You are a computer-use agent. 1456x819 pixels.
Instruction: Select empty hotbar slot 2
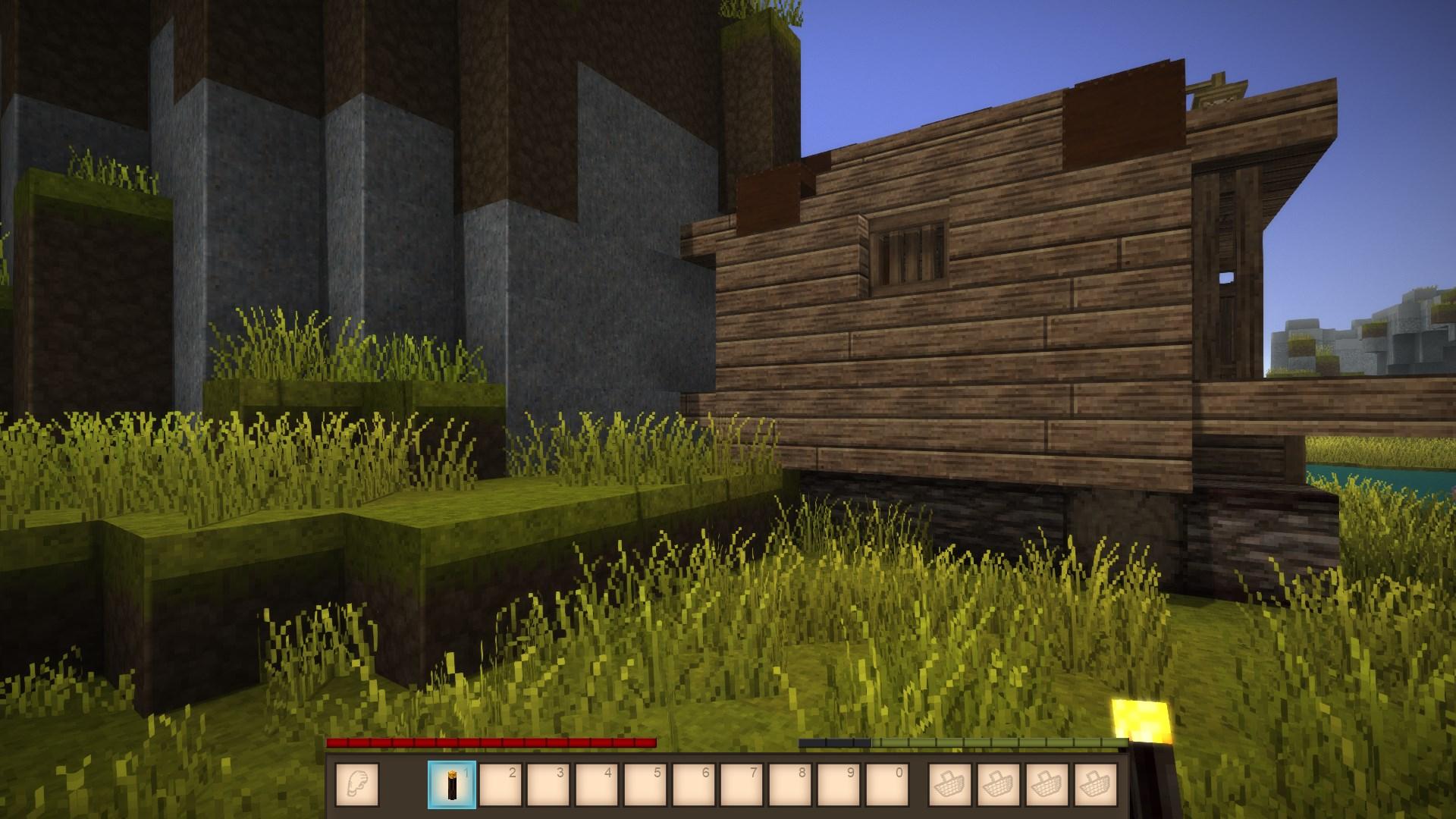tap(500, 784)
